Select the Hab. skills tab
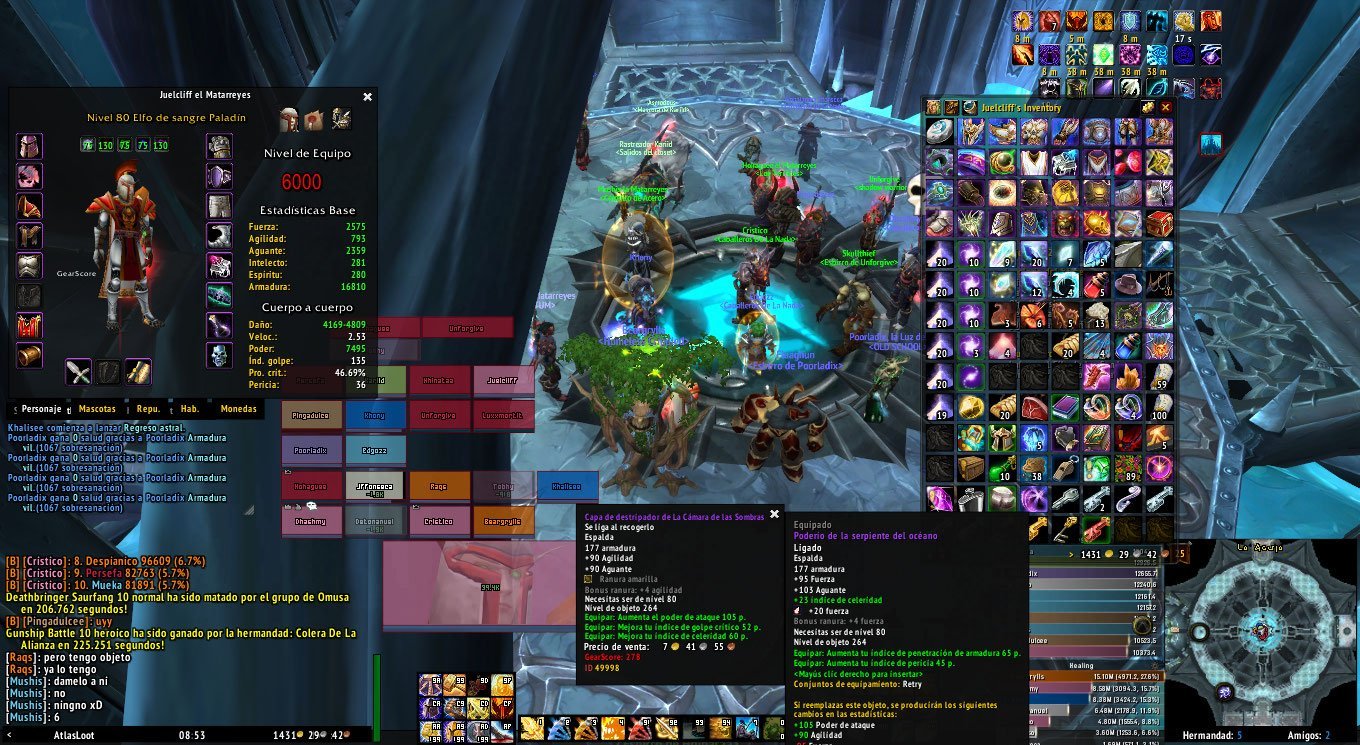This screenshot has height=745, width=1360. pos(189,409)
